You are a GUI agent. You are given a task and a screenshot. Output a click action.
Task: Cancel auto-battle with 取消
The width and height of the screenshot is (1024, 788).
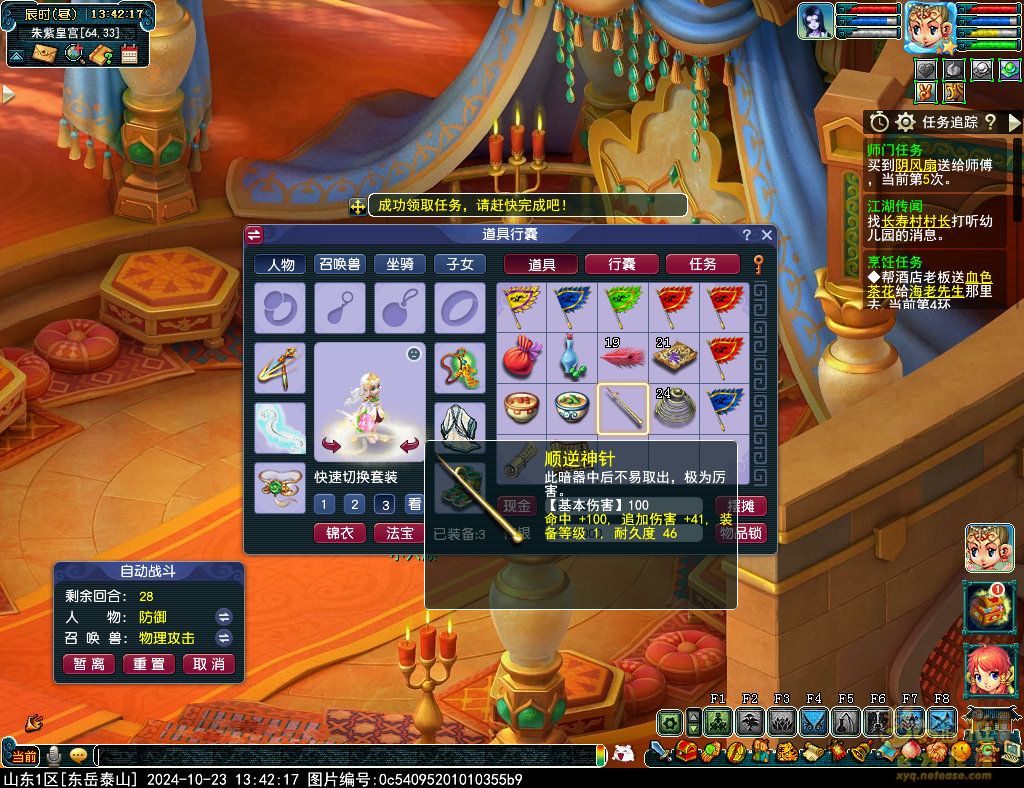pyautogui.click(x=210, y=664)
